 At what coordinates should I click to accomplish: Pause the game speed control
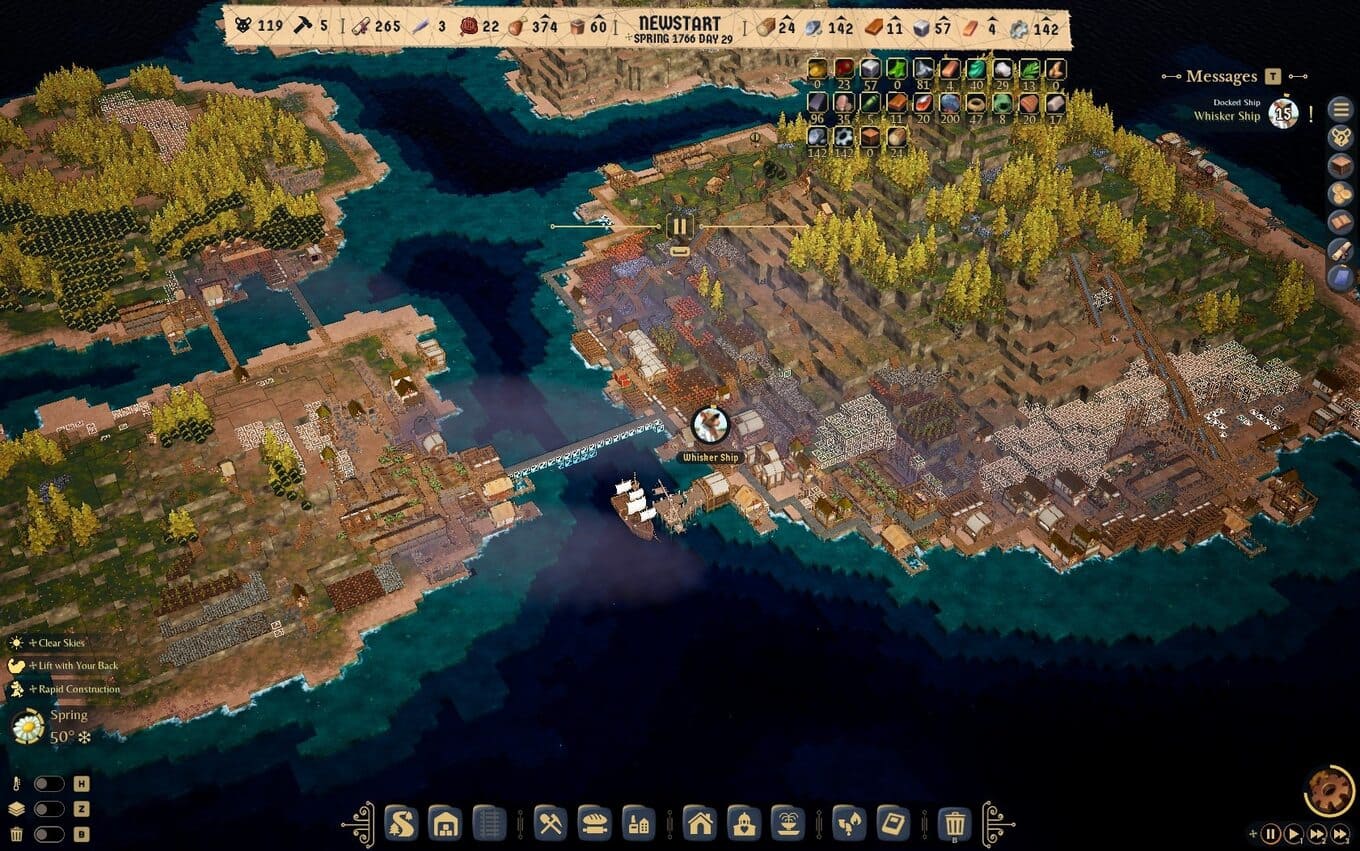coord(1270,833)
